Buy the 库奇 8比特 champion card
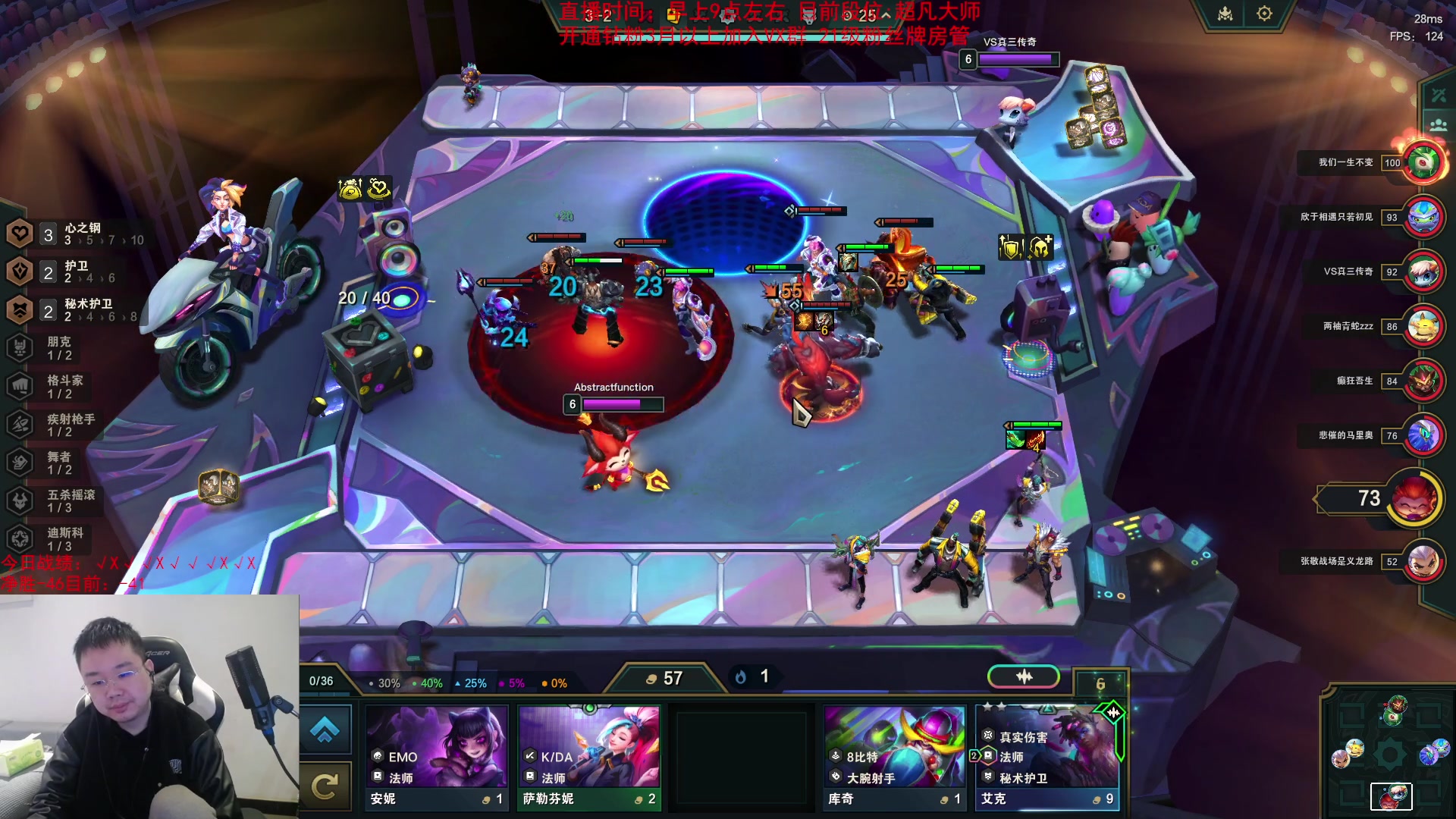 (x=894, y=757)
